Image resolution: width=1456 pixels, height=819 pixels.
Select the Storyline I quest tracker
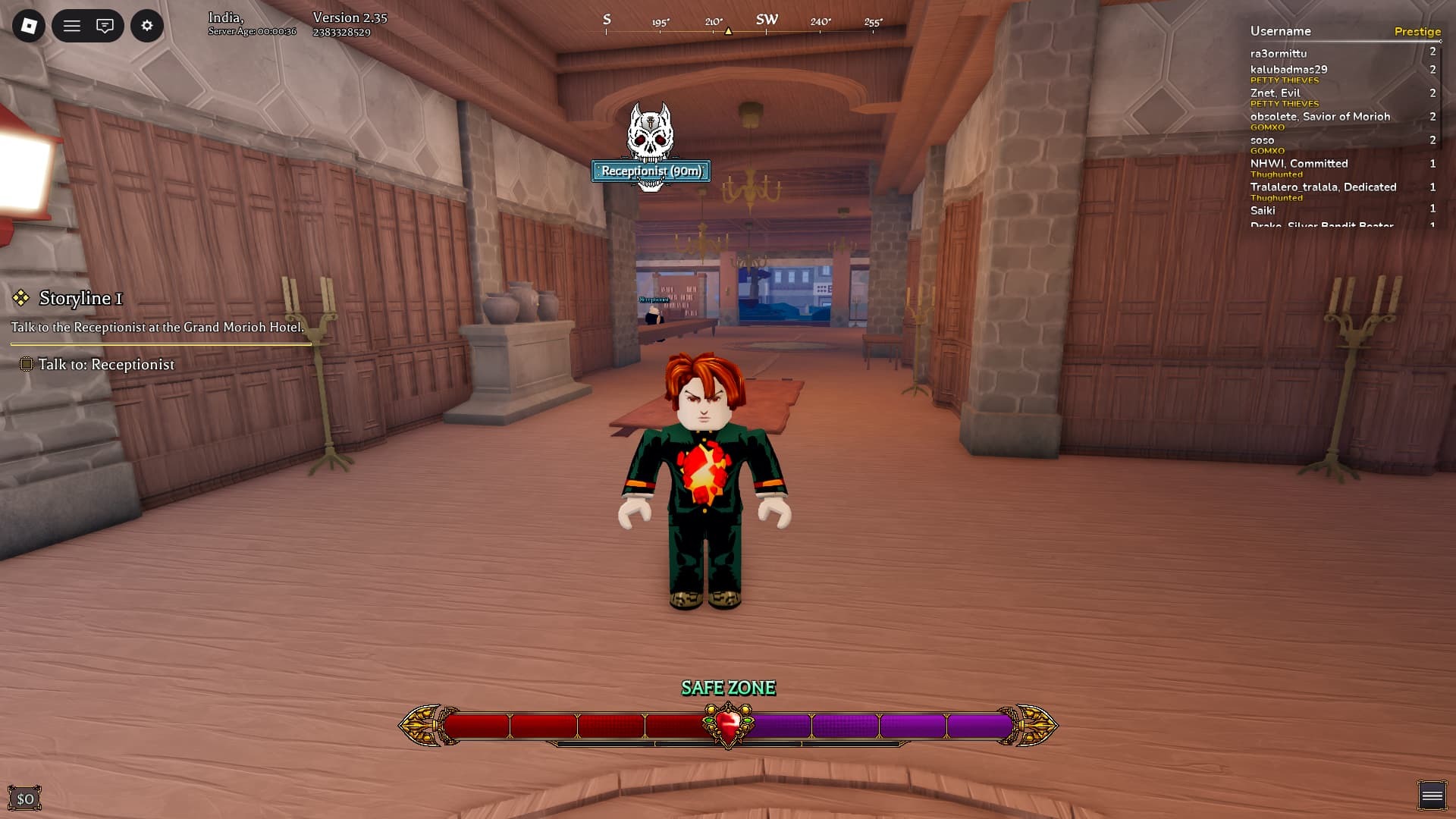80,298
